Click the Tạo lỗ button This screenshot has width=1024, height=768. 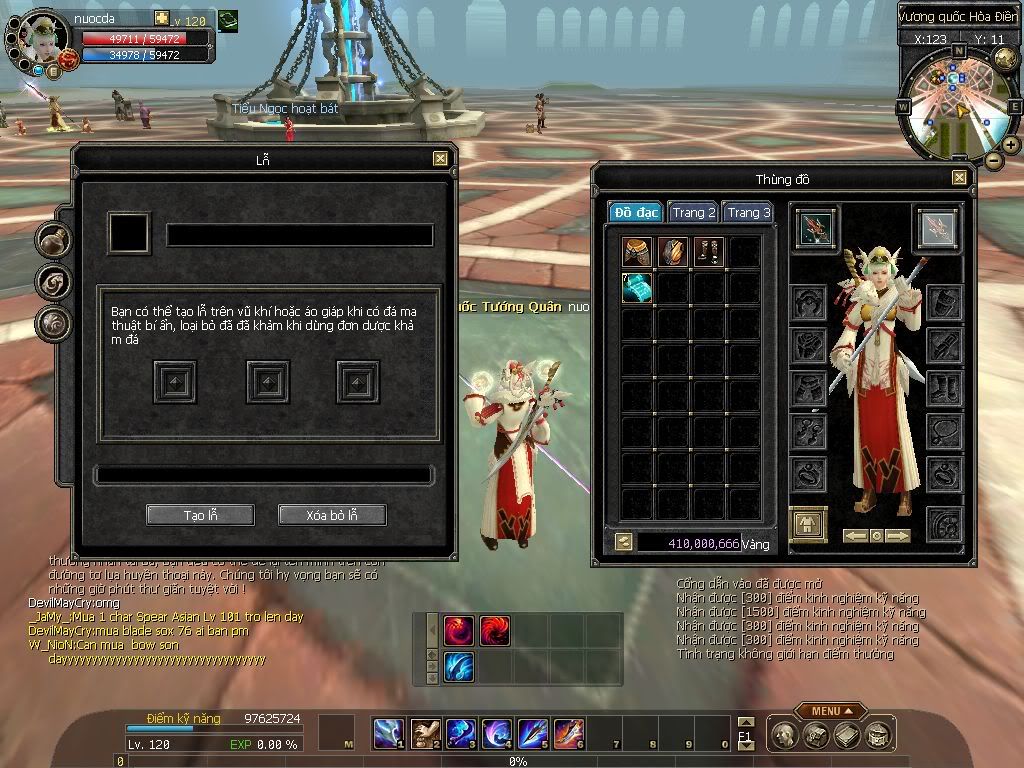200,515
